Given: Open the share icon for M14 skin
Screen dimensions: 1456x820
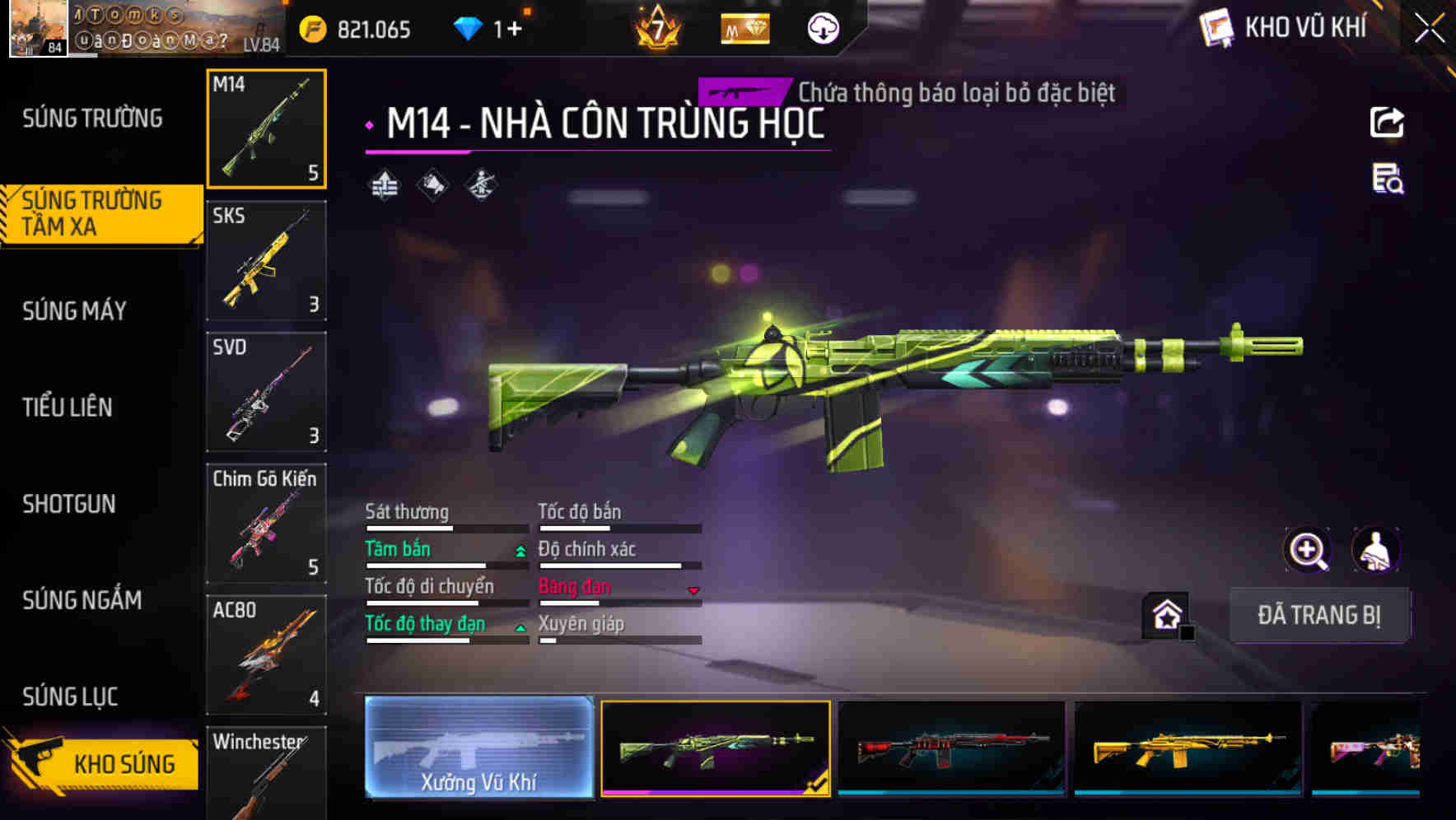Looking at the screenshot, I should click(1387, 122).
